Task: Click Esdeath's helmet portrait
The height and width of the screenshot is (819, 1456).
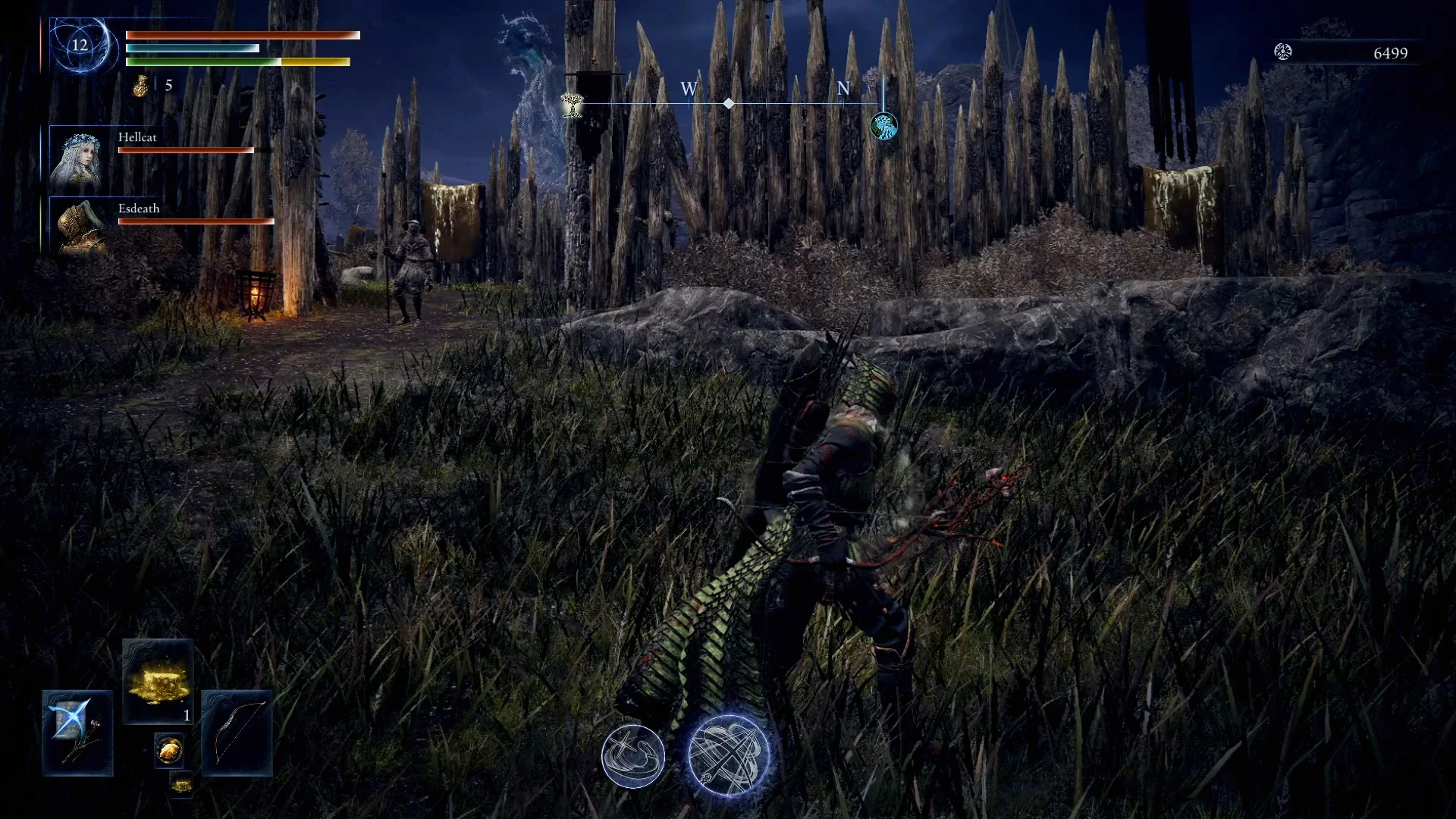Action: click(x=80, y=225)
